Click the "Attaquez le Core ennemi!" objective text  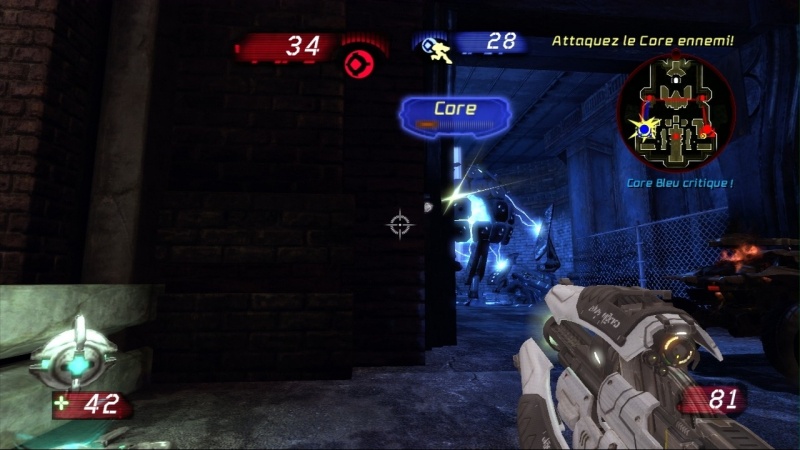point(643,41)
